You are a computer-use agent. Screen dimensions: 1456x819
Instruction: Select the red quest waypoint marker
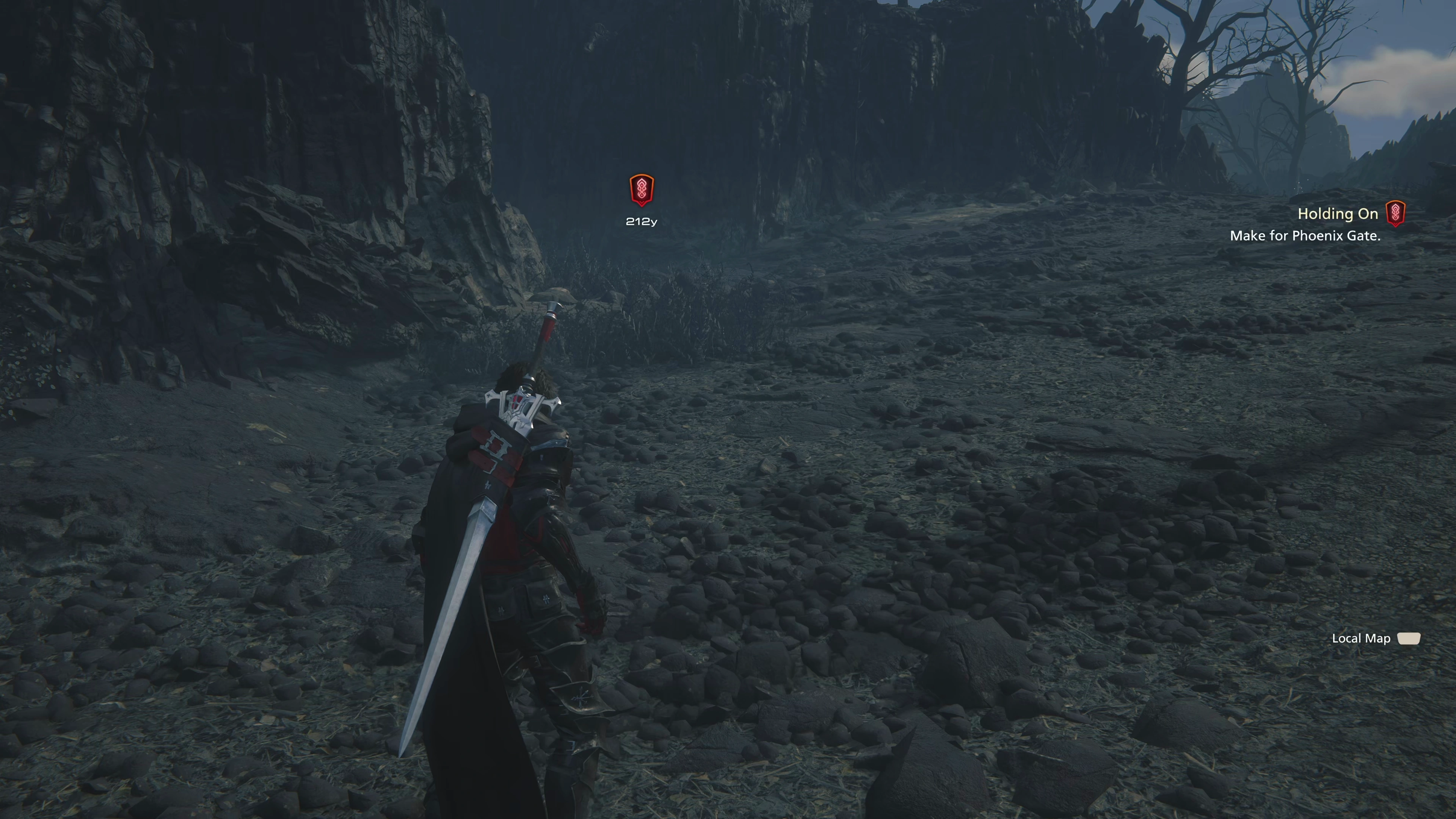pyautogui.click(x=642, y=190)
